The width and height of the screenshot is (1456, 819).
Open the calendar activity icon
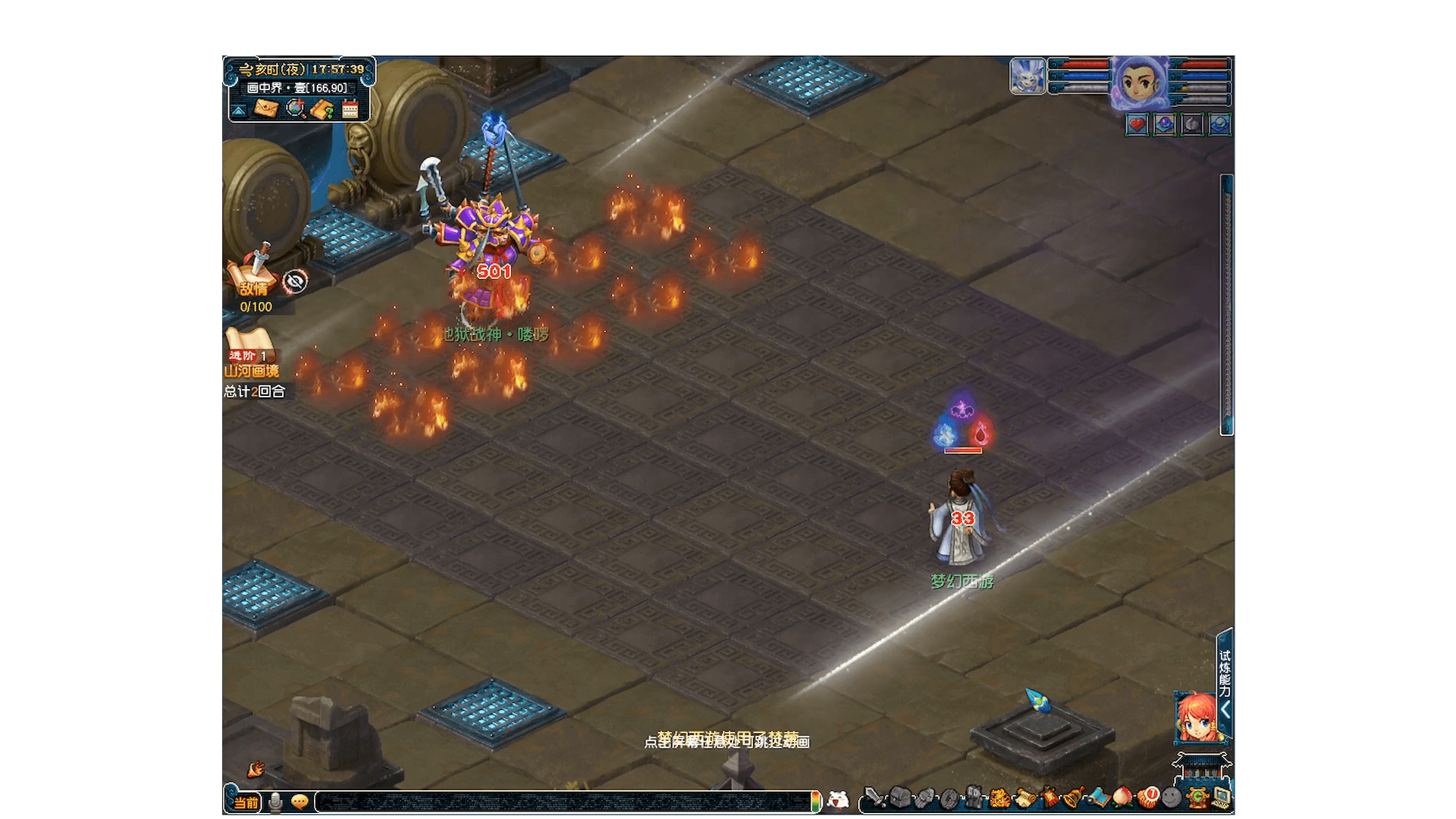coord(350,109)
